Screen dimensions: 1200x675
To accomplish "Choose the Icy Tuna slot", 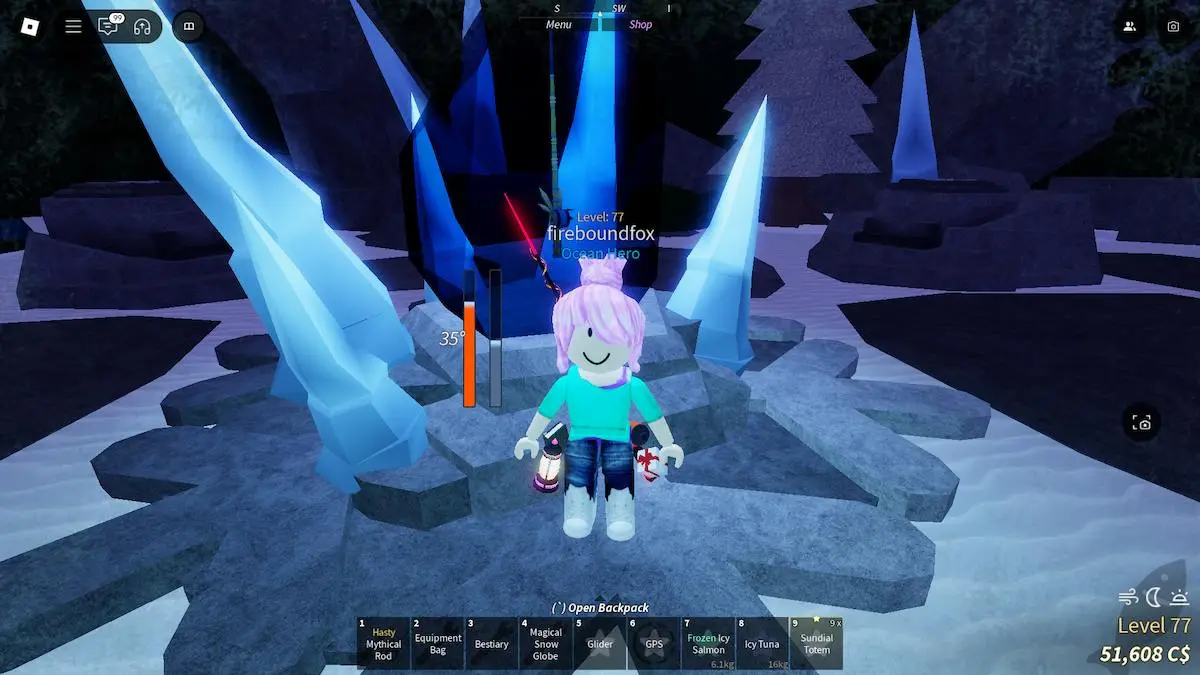I will [762, 643].
